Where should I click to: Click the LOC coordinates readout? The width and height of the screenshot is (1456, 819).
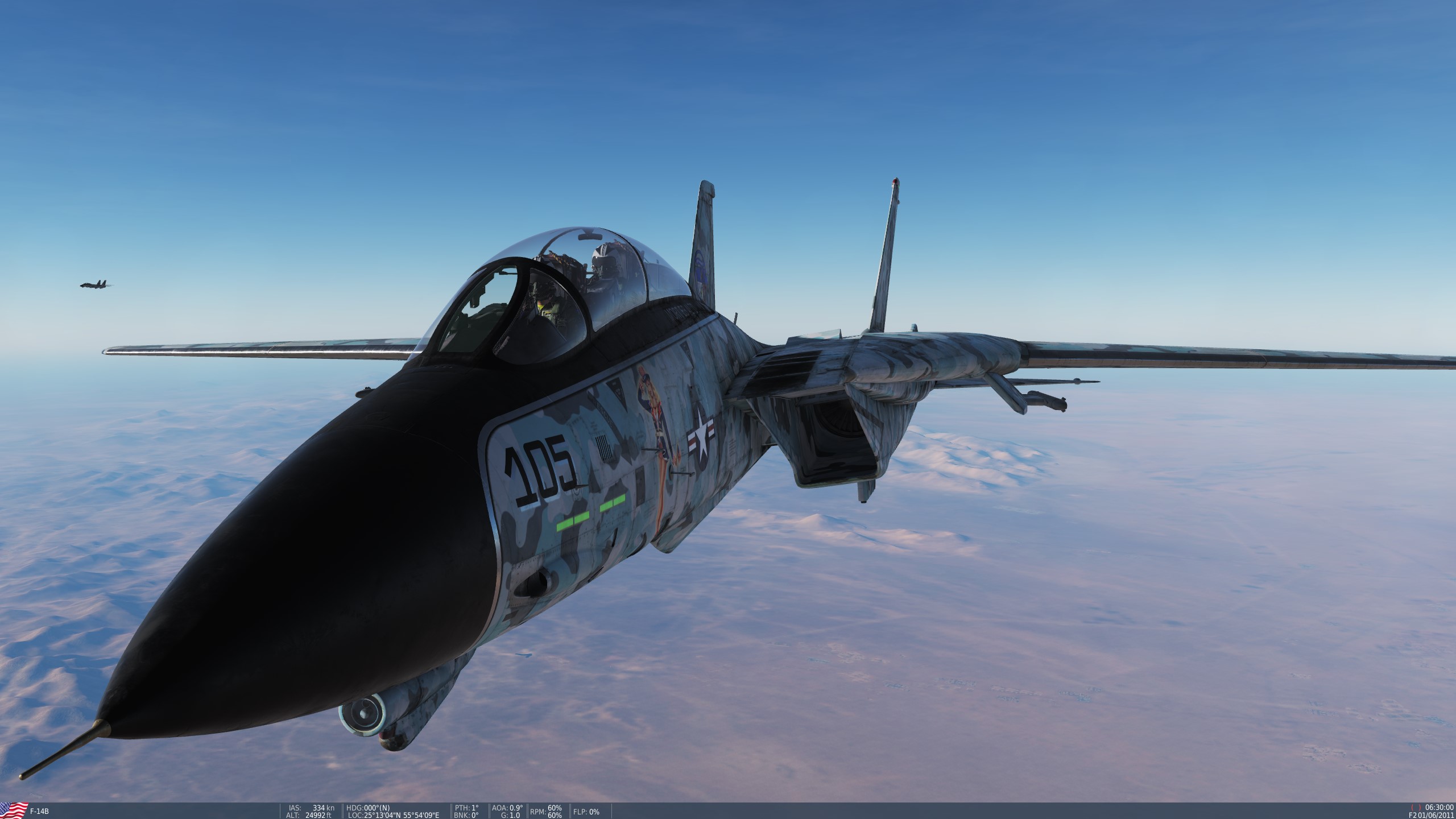tap(397, 814)
